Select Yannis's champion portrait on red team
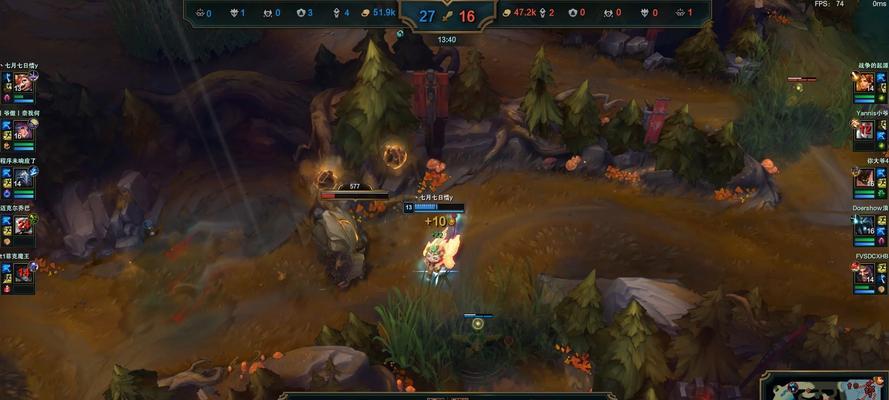The height and width of the screenshot is (400, 889). (x=865, y=131)
